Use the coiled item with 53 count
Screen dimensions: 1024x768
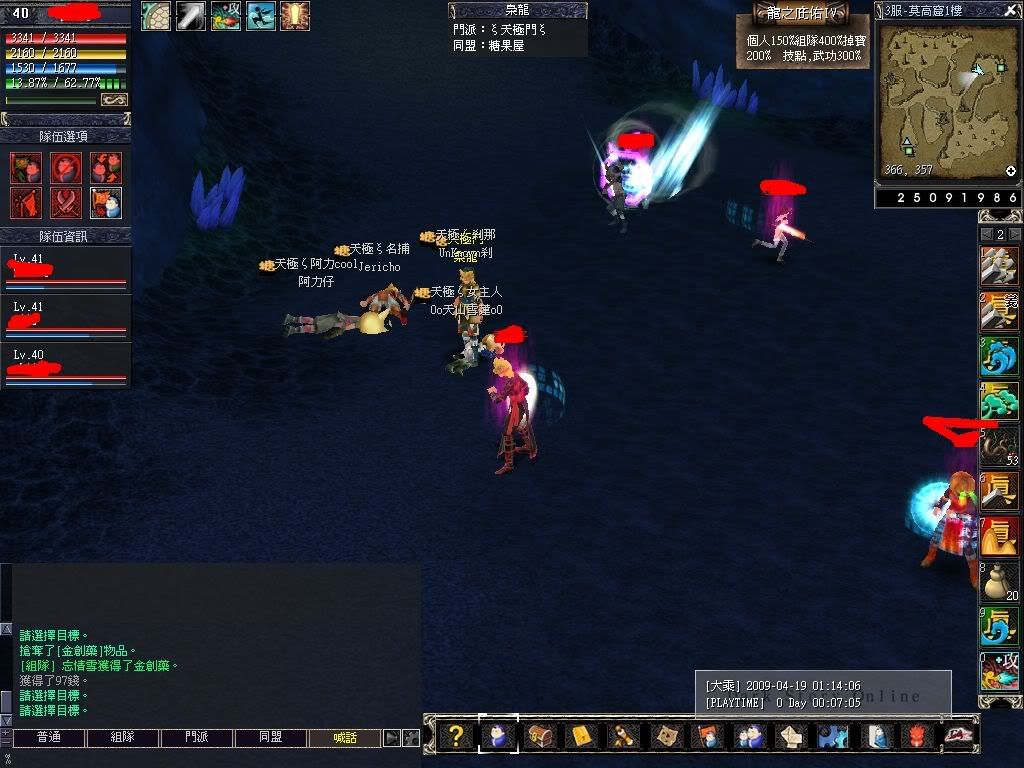[x=999, y=446]
